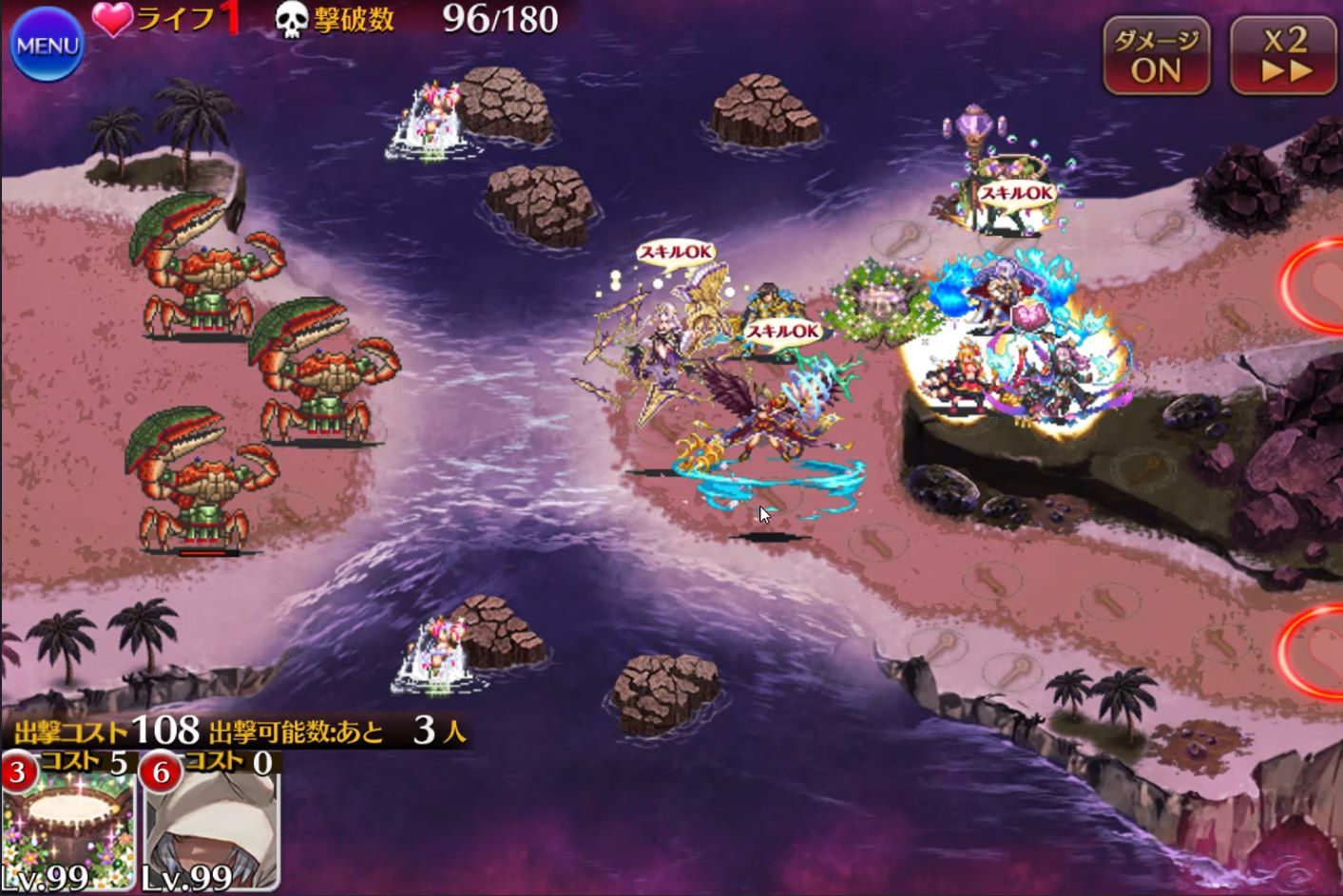The width and height of the screenshot is (1343, 896).
Task: Open the blue MENU button
Action: tap(47, 45)
